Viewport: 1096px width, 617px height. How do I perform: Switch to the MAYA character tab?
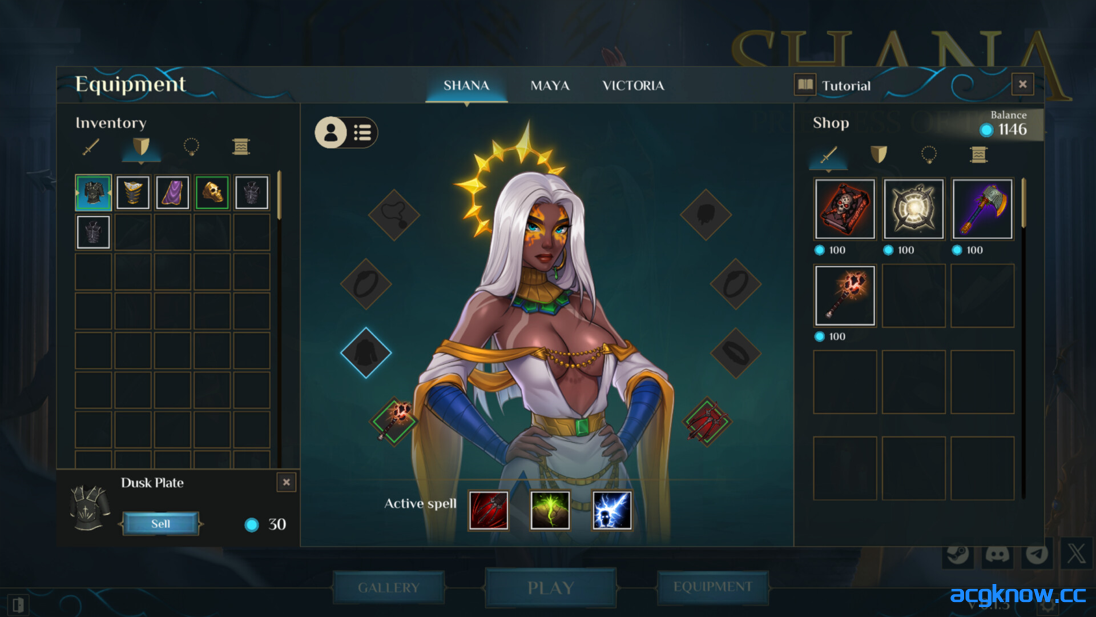click(x=550, y=86)
